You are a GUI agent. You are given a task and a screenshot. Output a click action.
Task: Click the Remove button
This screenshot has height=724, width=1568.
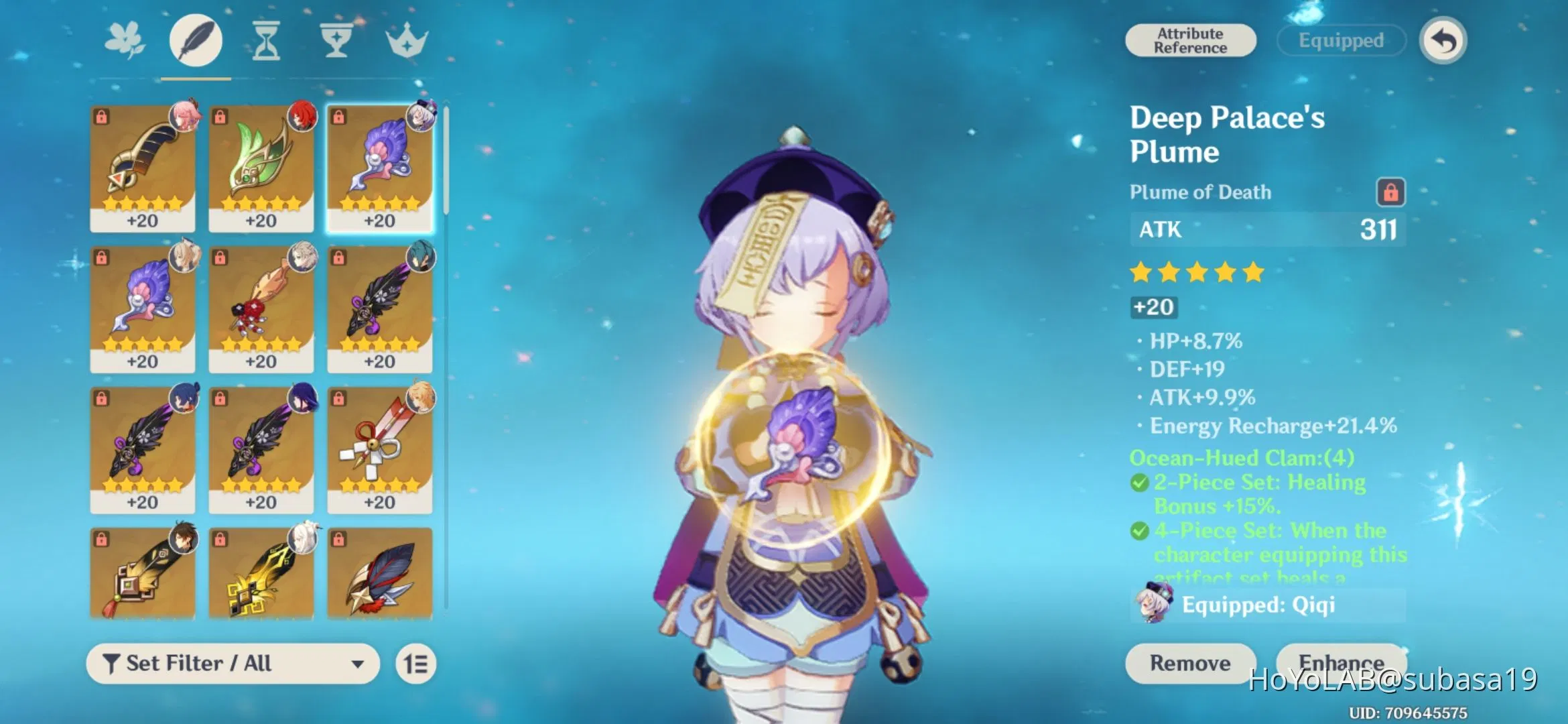[x=1189, y=664]
